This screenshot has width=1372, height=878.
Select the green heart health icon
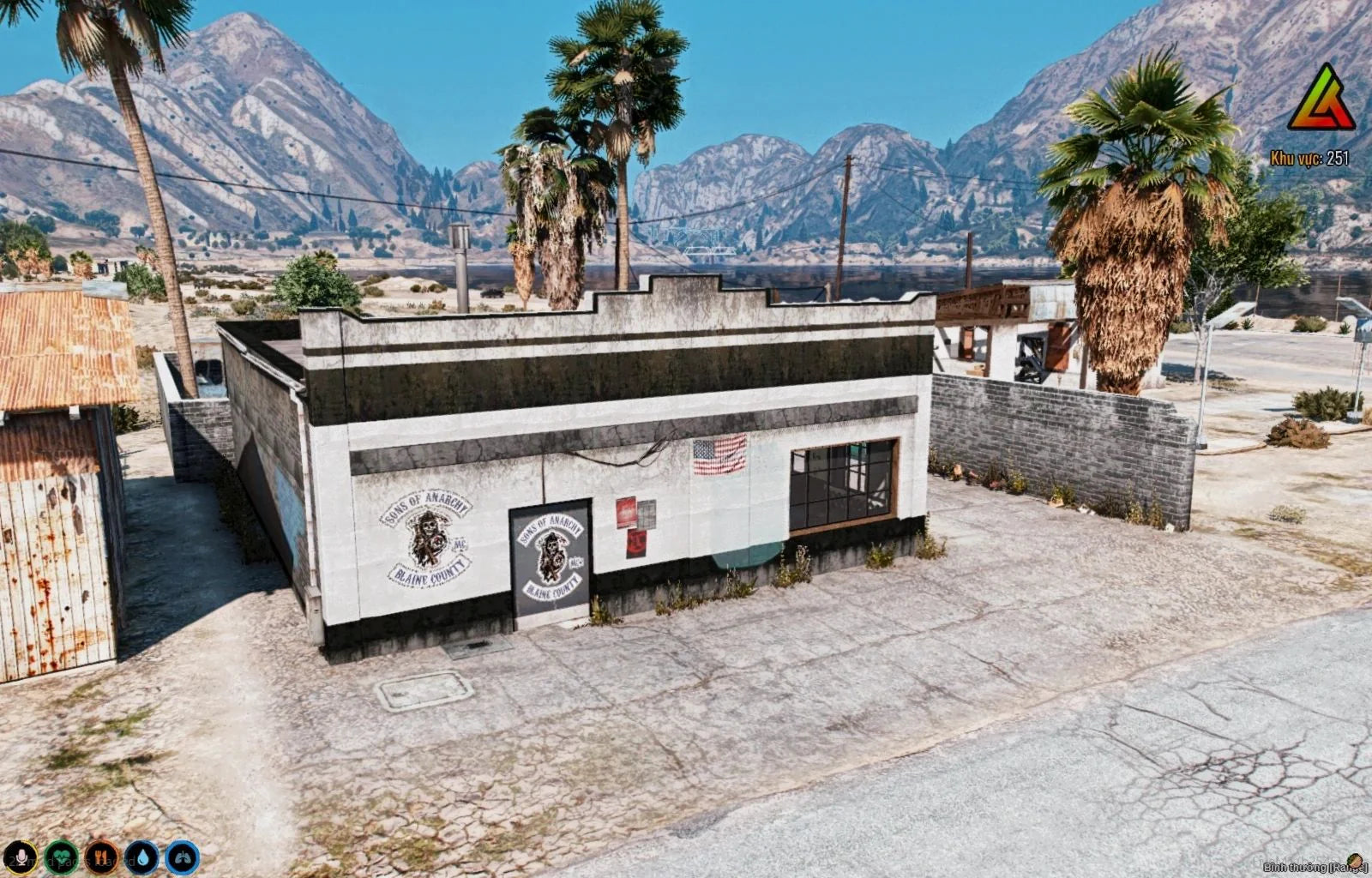61,857
